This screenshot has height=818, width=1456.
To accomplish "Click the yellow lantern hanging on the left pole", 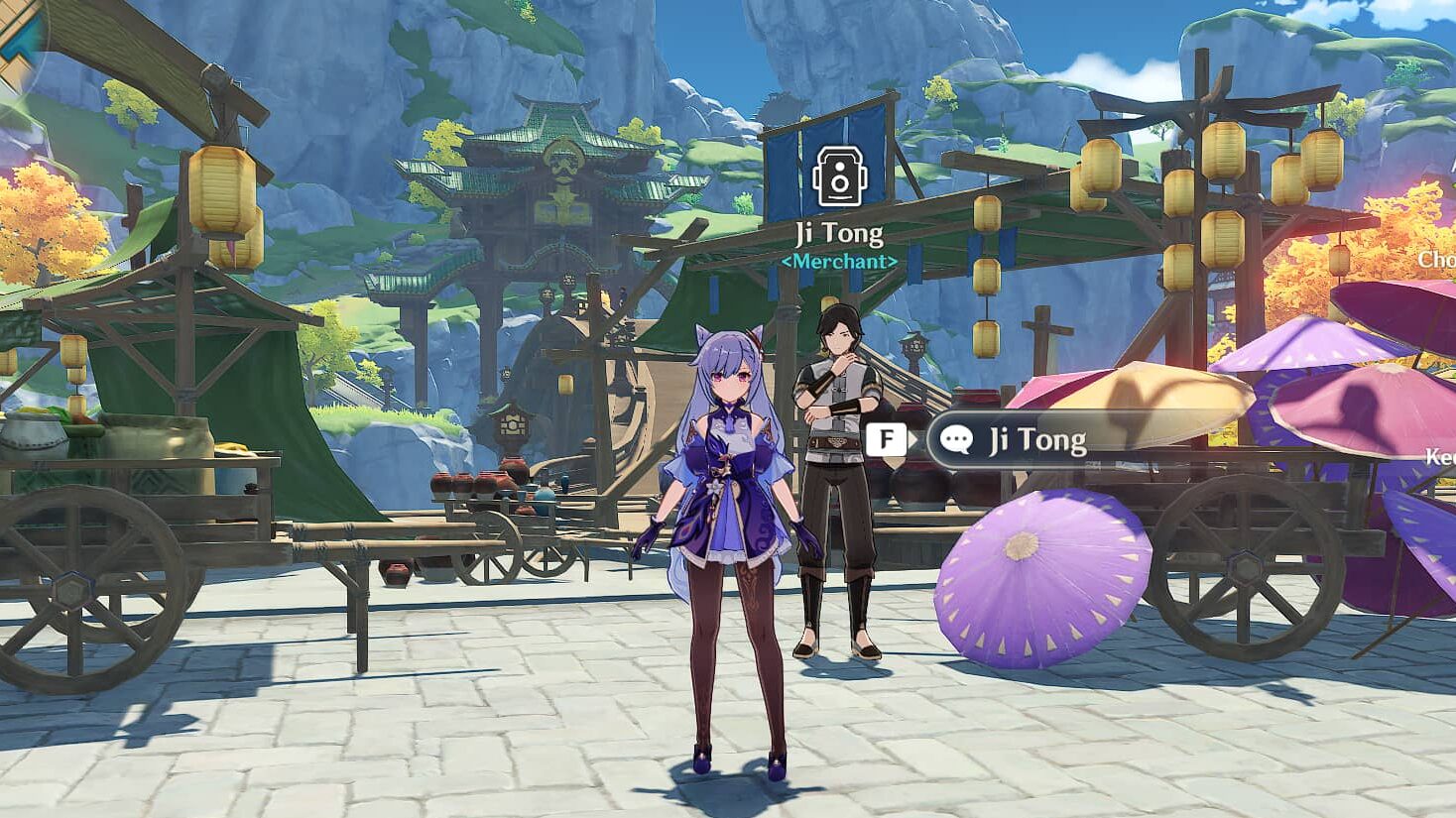I will click(x=220, y=188).
